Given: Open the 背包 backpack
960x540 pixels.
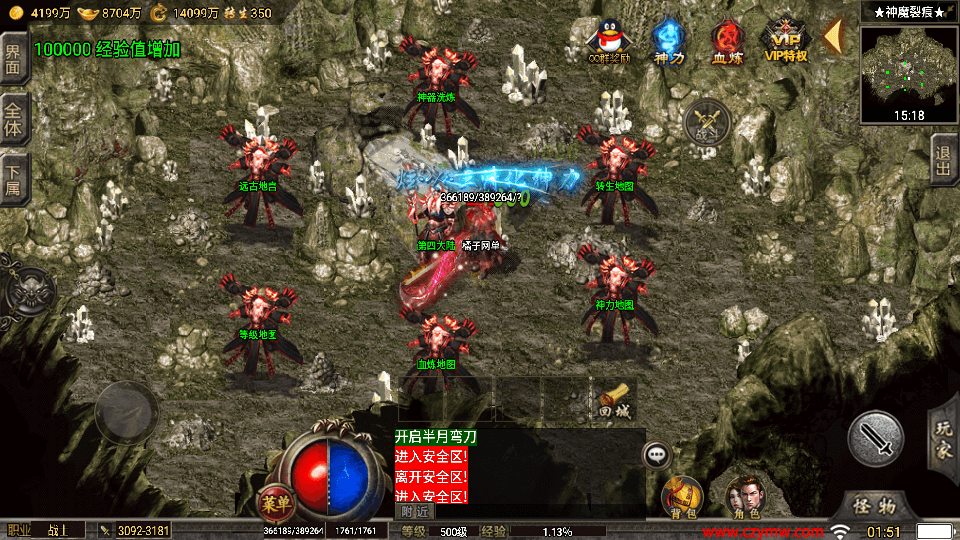Looking at the screenshot, I should 683,495.
